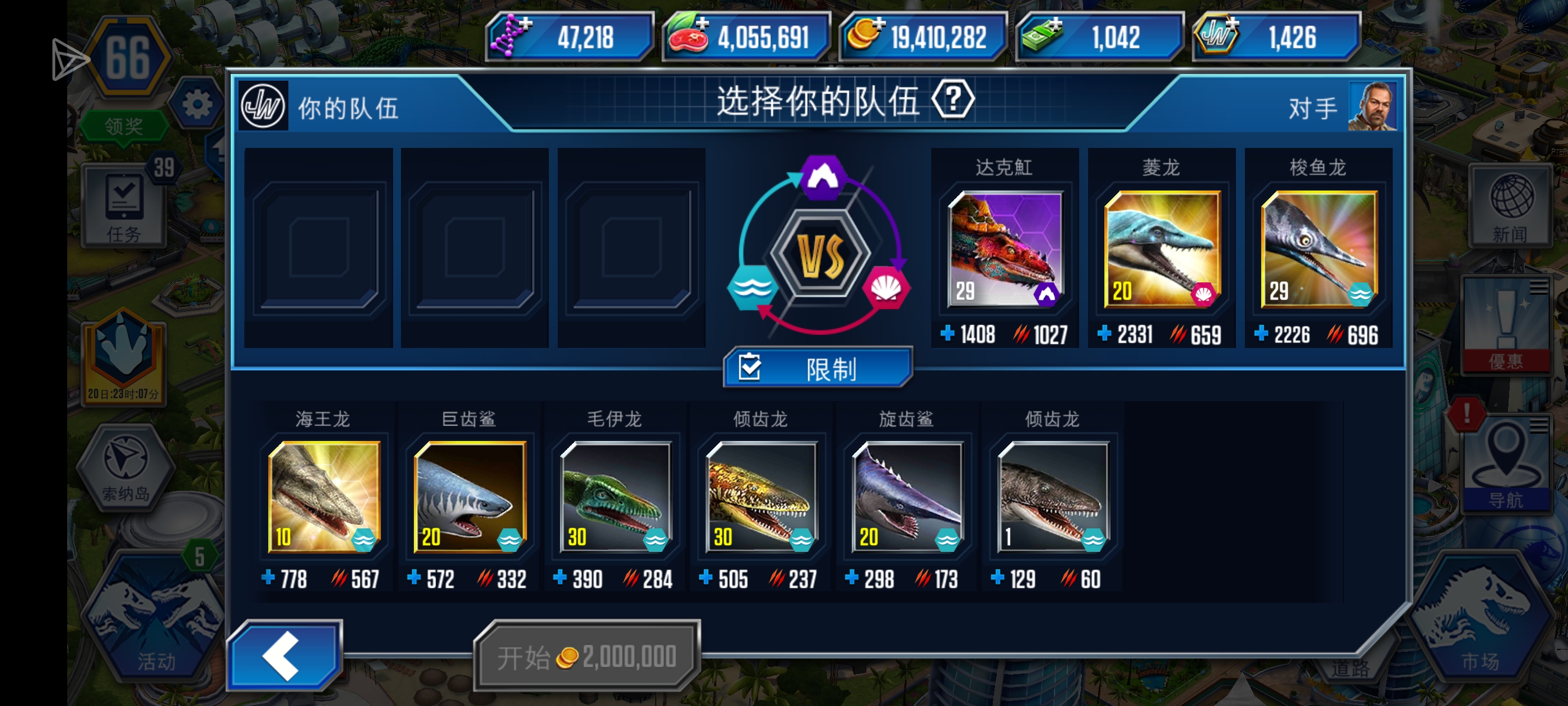Go back with the blue arrow button

[x=284, y=655]
